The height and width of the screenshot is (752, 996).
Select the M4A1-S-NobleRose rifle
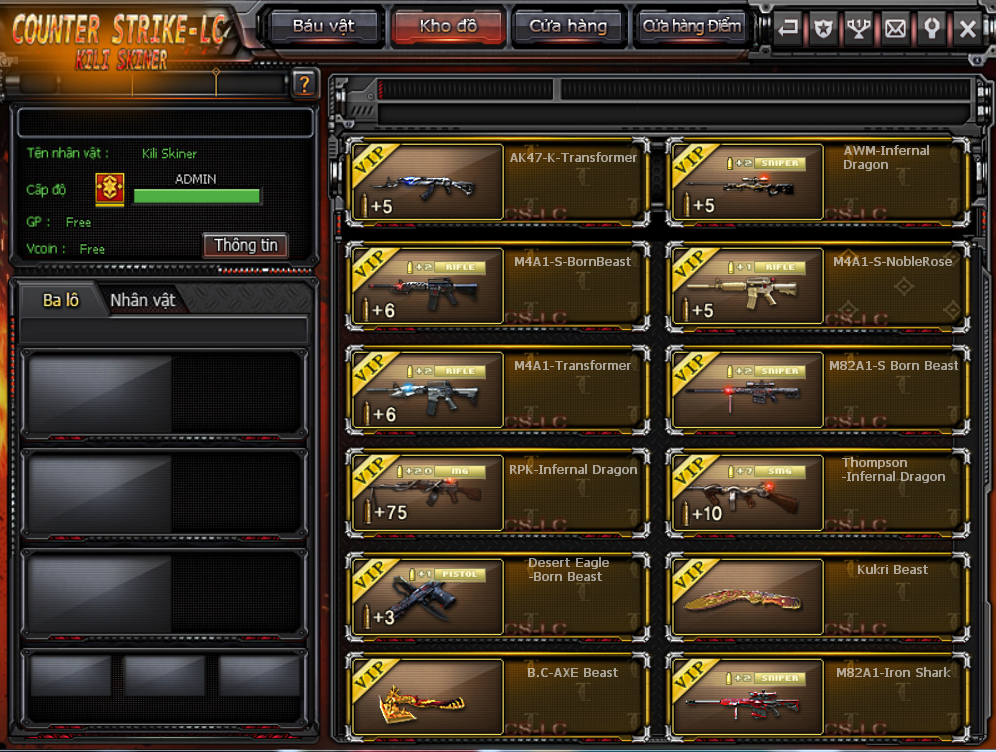pyautogui.click(x=747, y=286)
